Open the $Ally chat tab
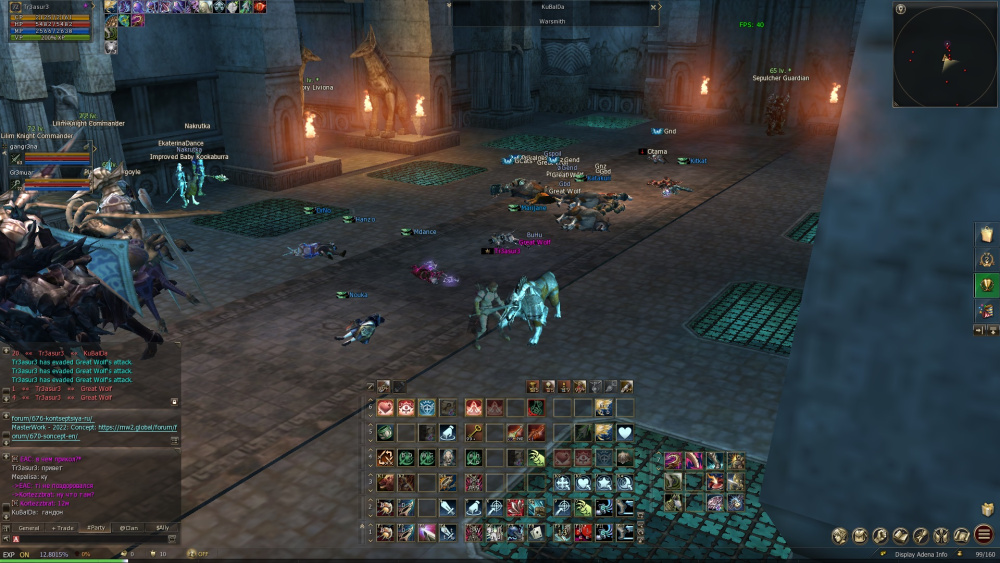The height and width of the screenshot is (563, 1000). 160,527
